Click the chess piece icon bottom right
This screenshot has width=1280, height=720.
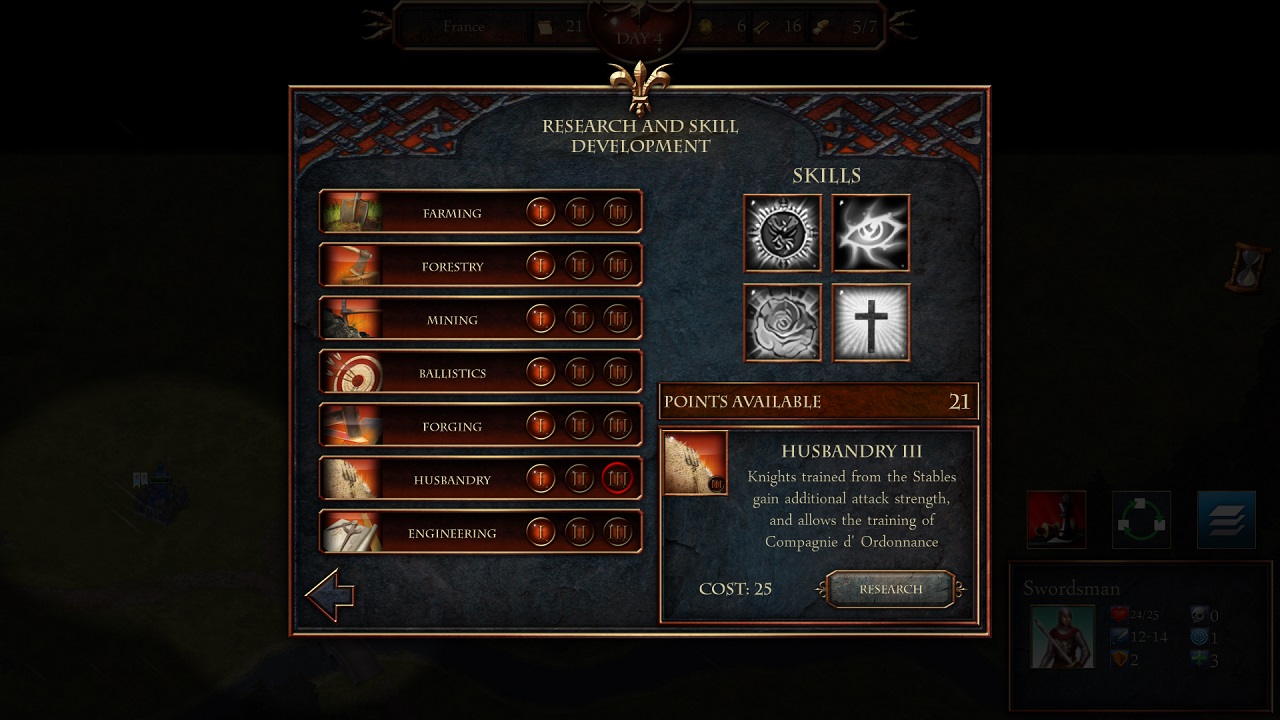1055,519
